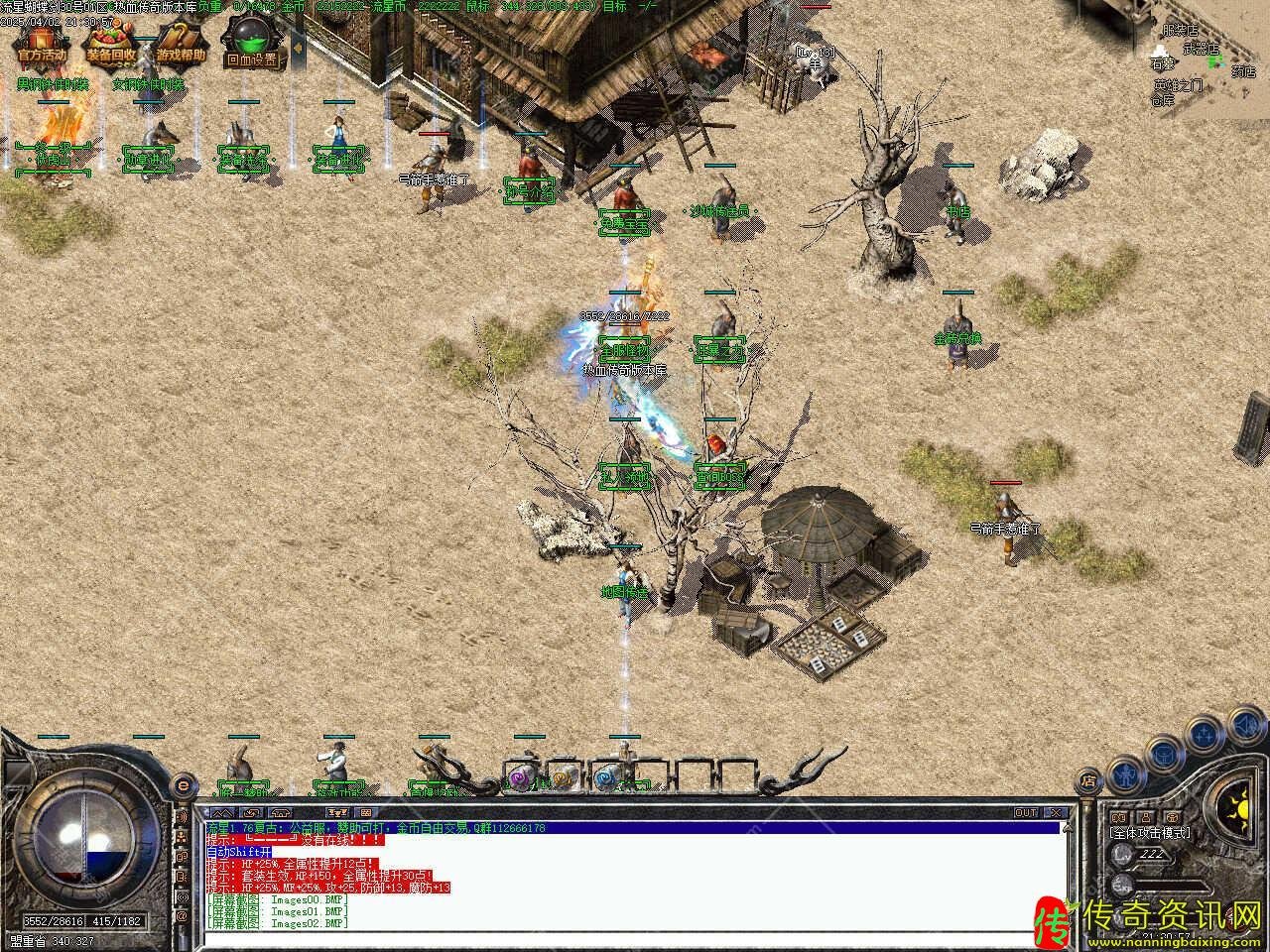Screen dimensions: 1270x952
Task: Open the 装备回收 equipment recycling menu
Action: click(110, 46)
